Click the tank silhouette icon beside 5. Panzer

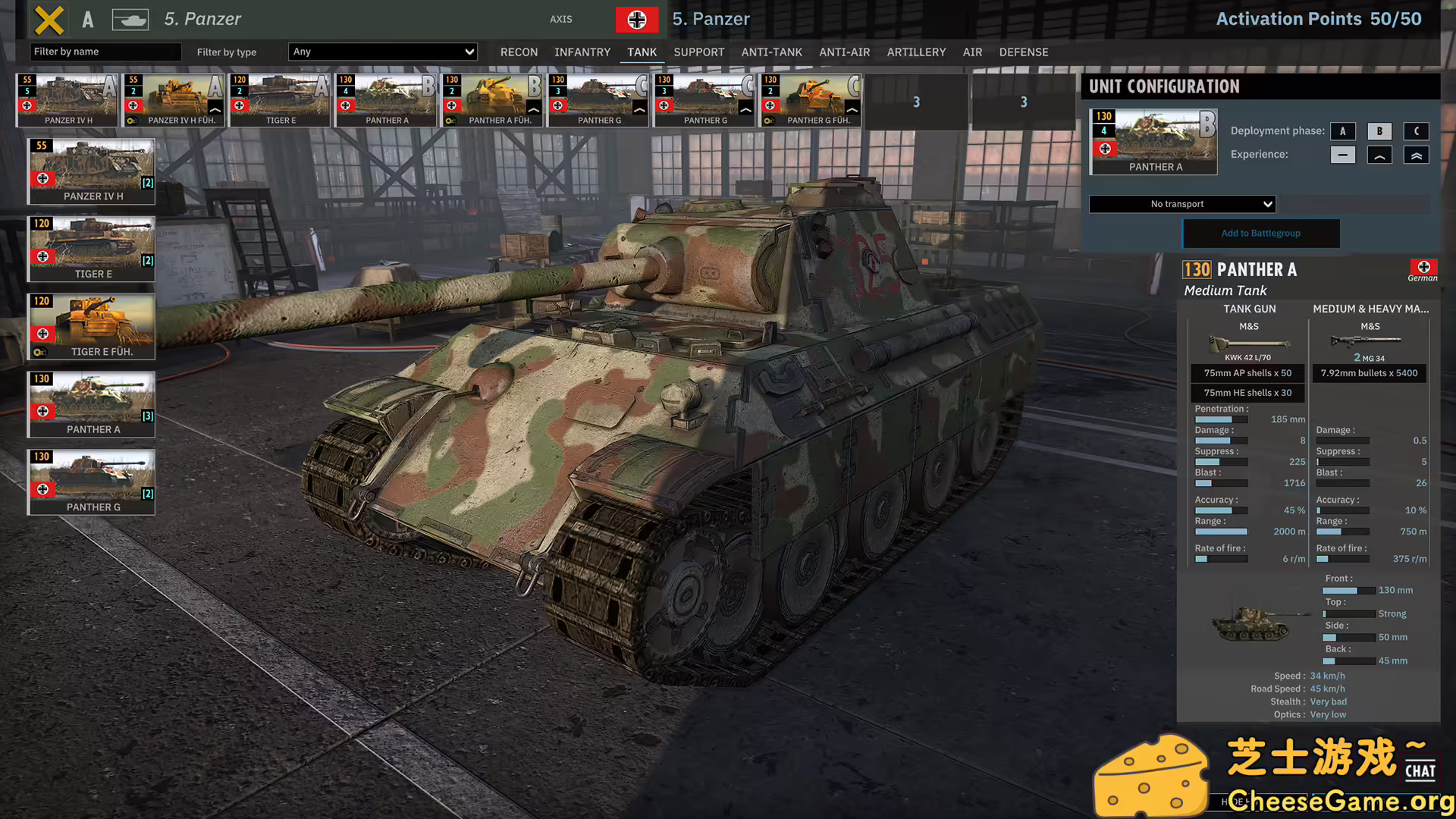click(130, 20)
